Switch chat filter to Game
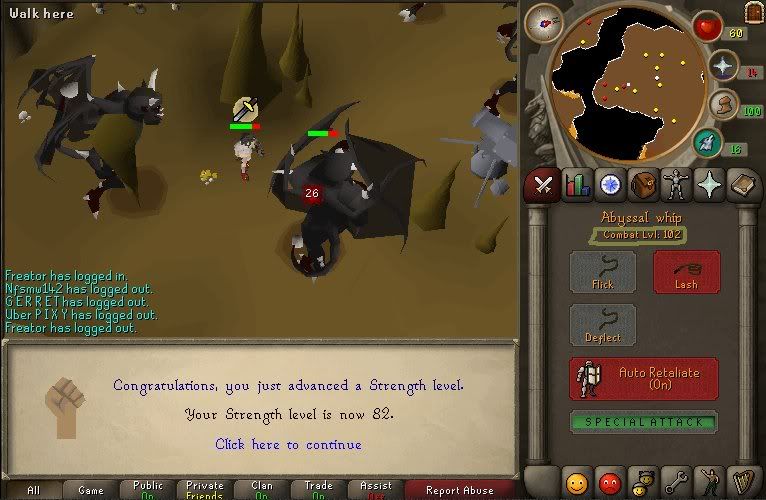The image size is (766, 500). 91,490
